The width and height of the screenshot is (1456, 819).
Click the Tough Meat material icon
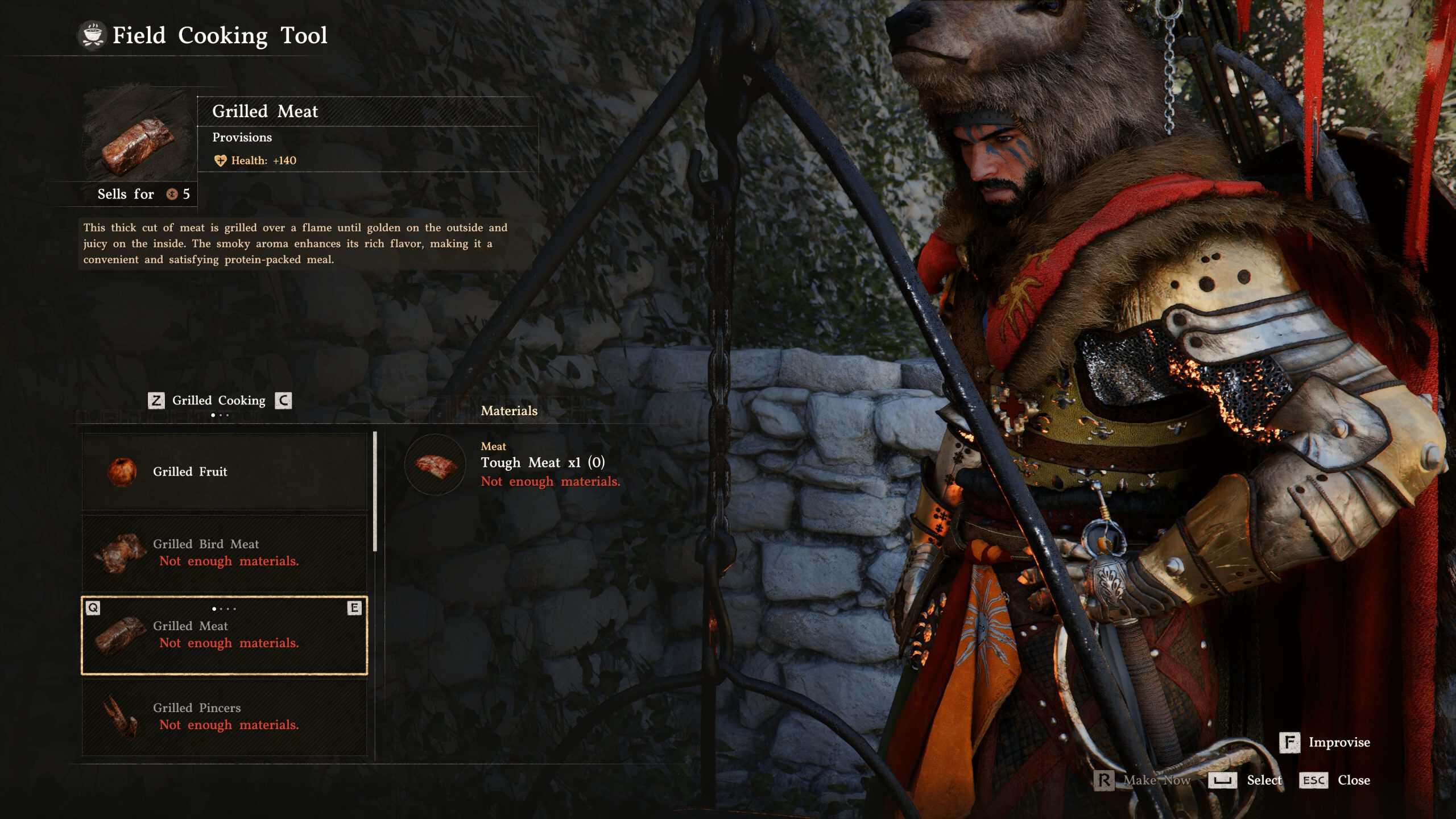(435, 465)
